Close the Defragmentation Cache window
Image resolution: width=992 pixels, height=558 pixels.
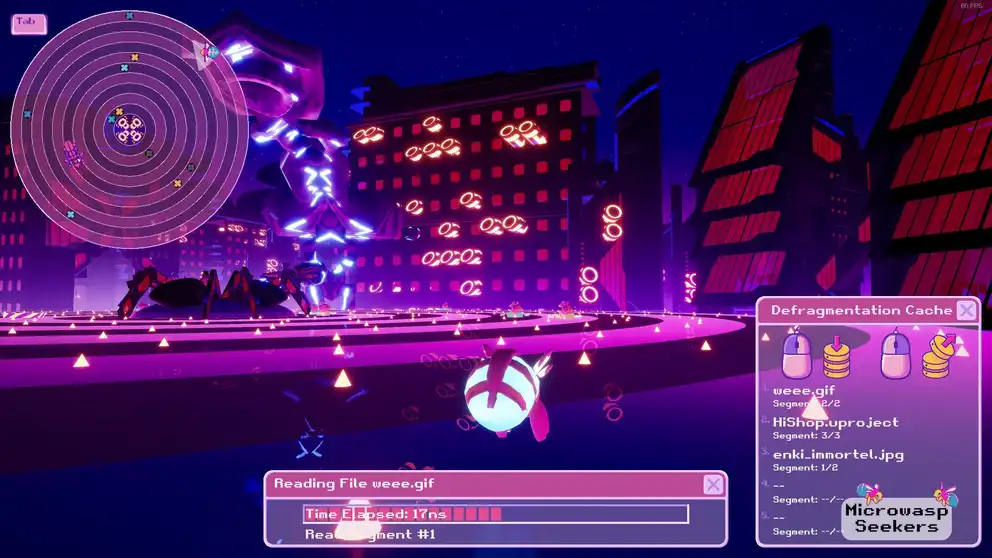[966, 311]
